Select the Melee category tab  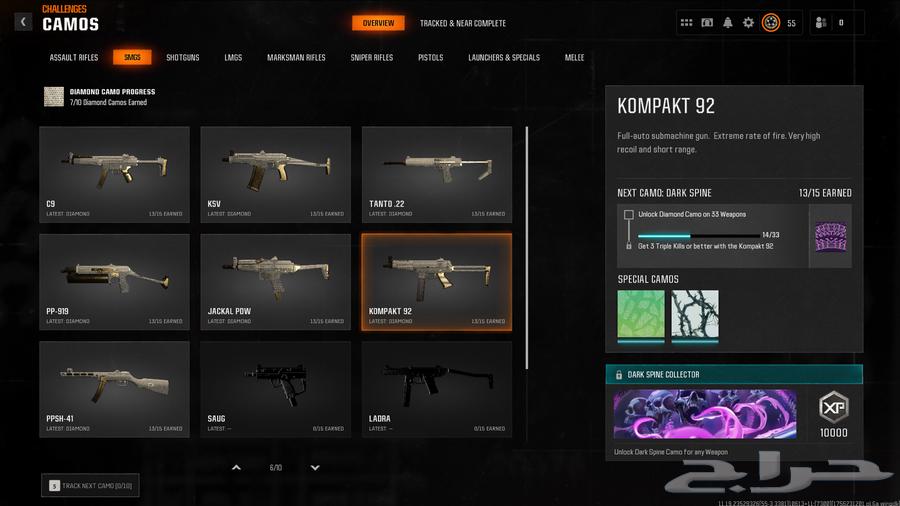coord(575,58)
